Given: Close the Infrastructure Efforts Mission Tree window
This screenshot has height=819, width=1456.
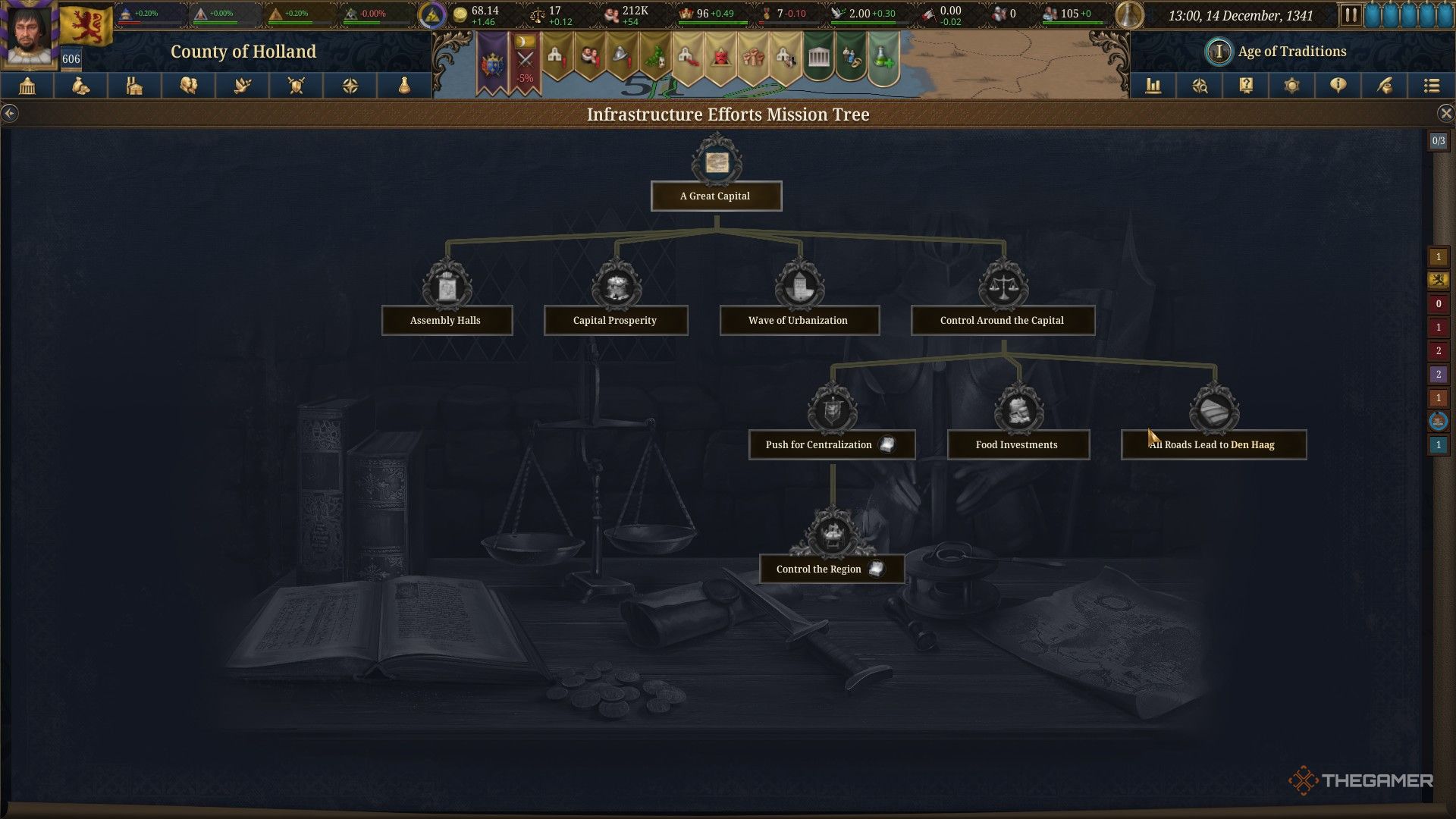Looking at the screenshot, I should pos(1445,114).
